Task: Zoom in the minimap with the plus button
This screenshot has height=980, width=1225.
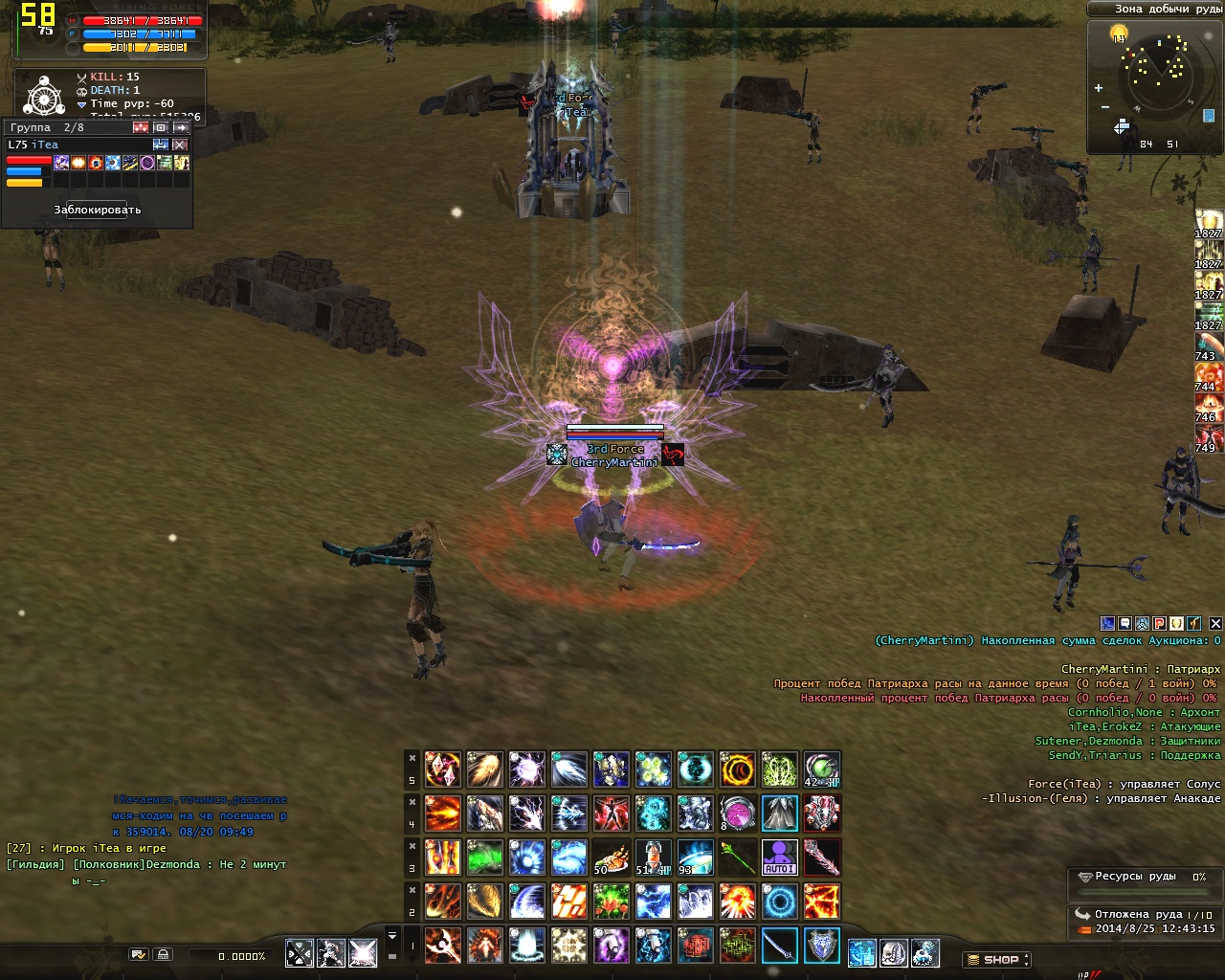Action: (1099, 88)
